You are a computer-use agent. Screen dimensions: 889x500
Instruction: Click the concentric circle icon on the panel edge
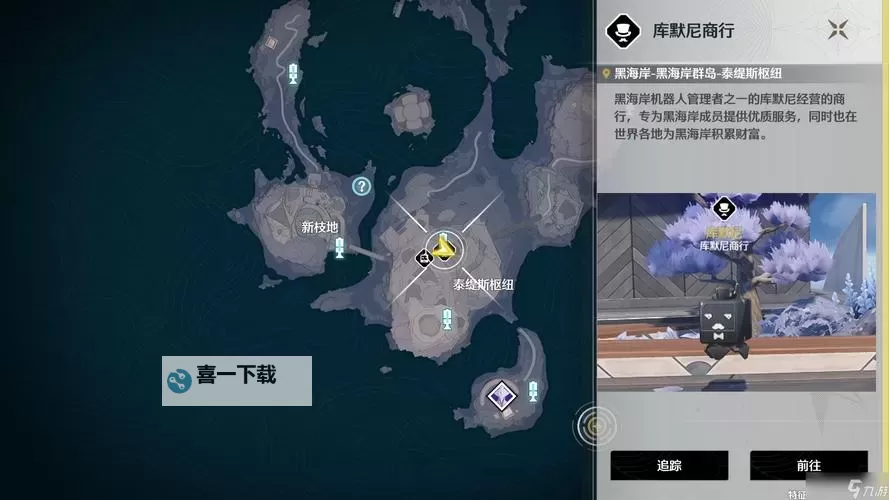click(594, 426)
